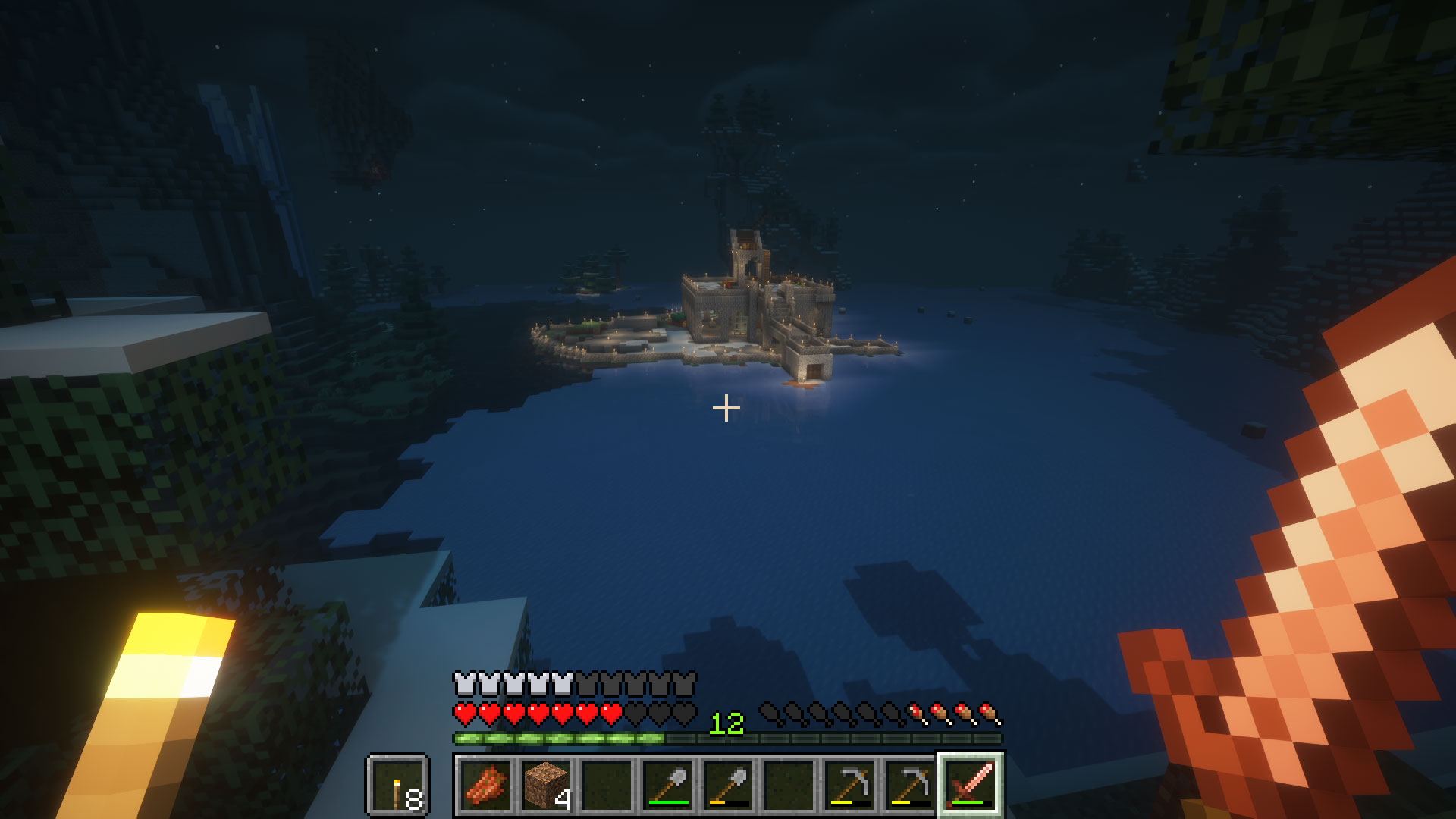Select the raw porkchop in the hotbar
Viewport: 1456px width, 819px height.
pyautogui.click(x=484, y=785)
